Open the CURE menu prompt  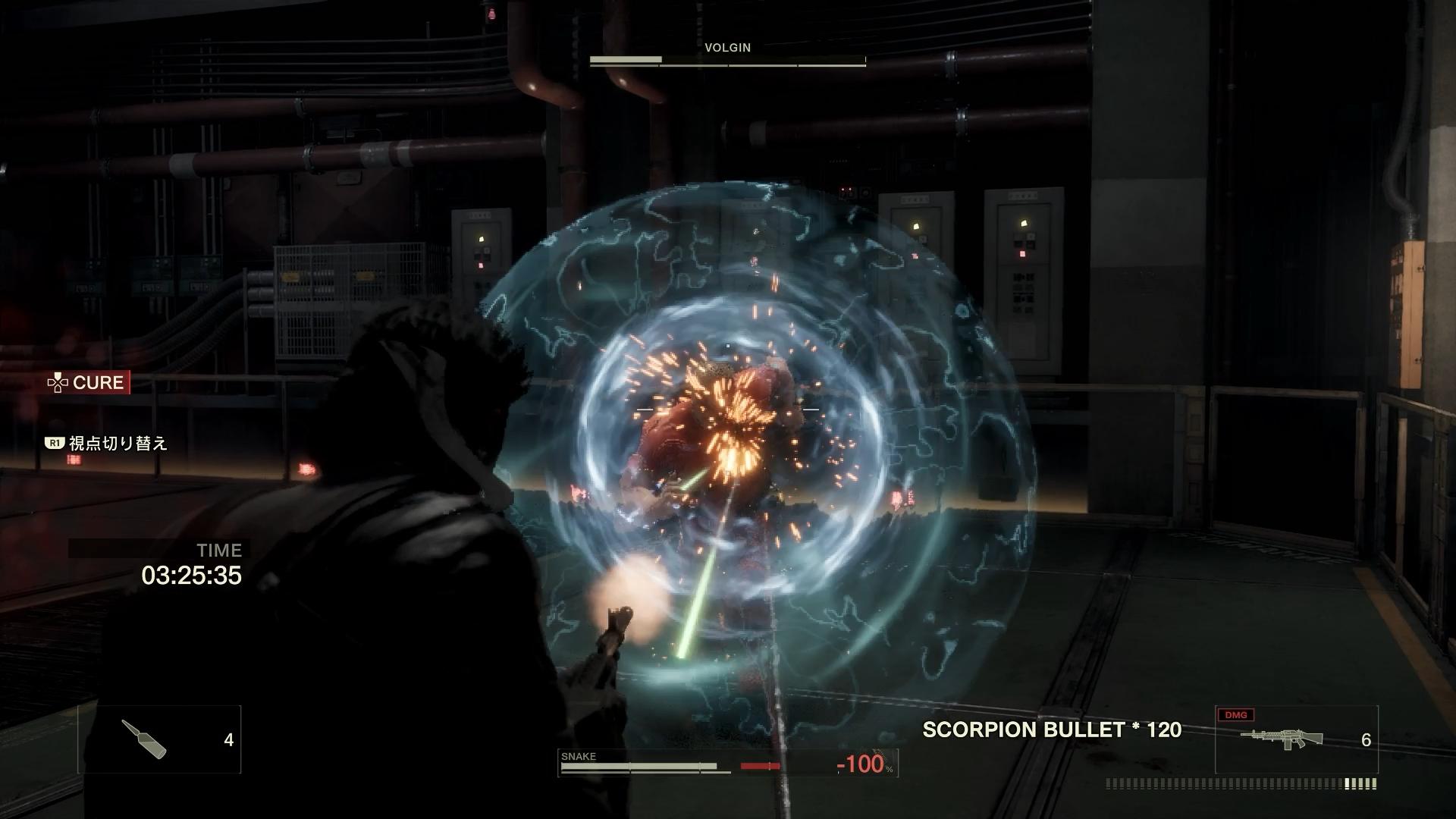tap(88, 383)
